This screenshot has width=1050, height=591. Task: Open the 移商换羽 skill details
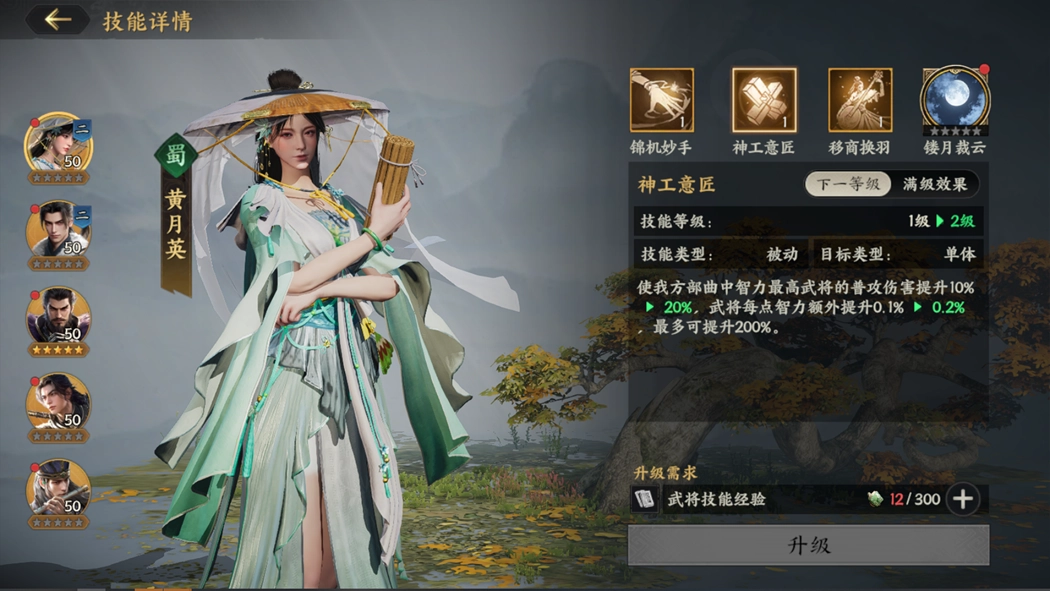[x=860, y=100]
